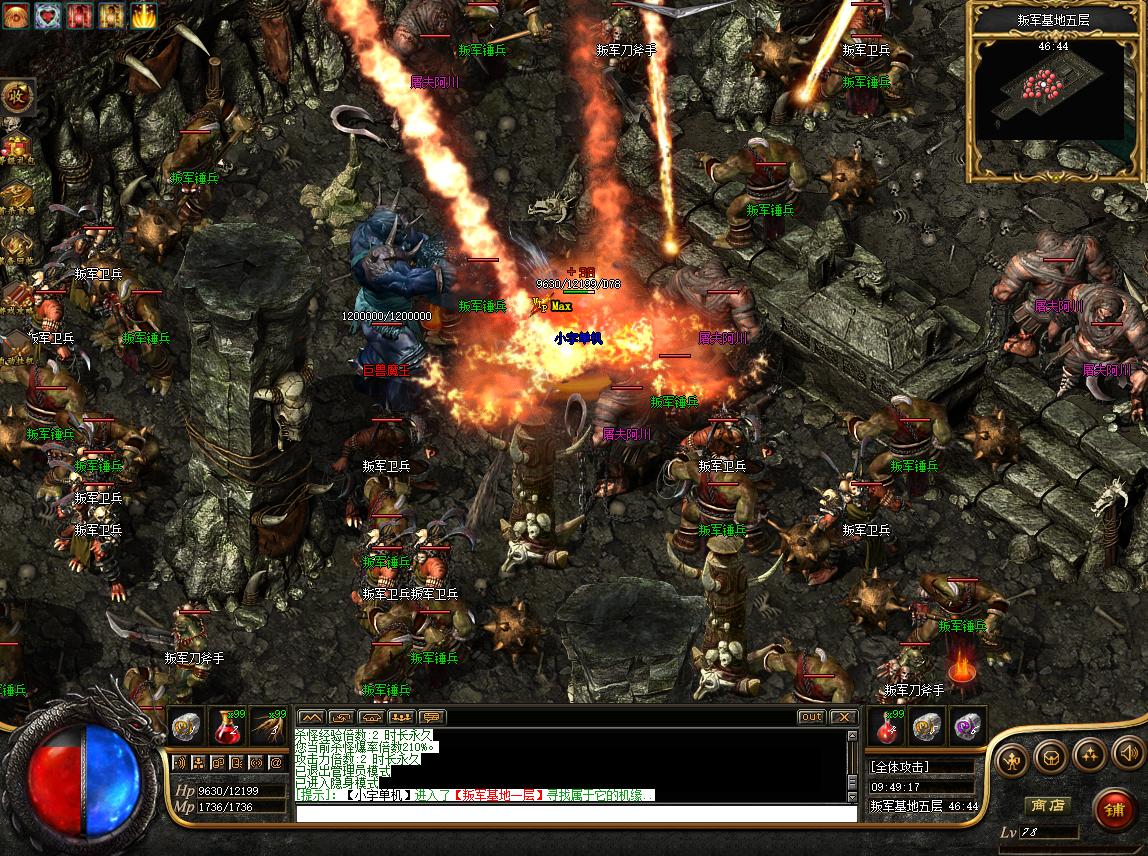The image size is (1148, 856).
Task: Open the character panel round button
Action: [1013, 759]
